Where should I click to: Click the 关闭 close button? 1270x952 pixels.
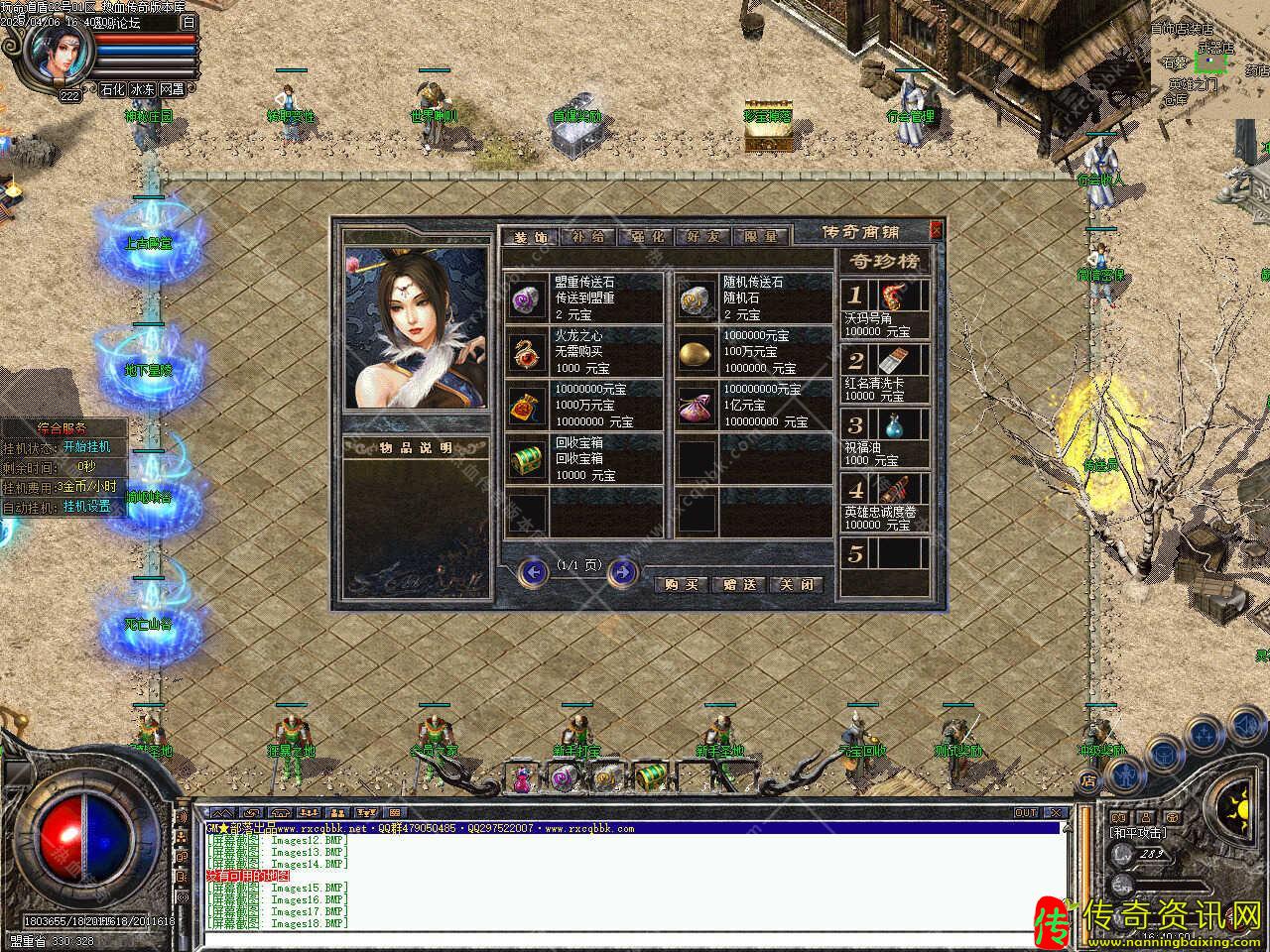pyautogui.click(x=797, y=584)
